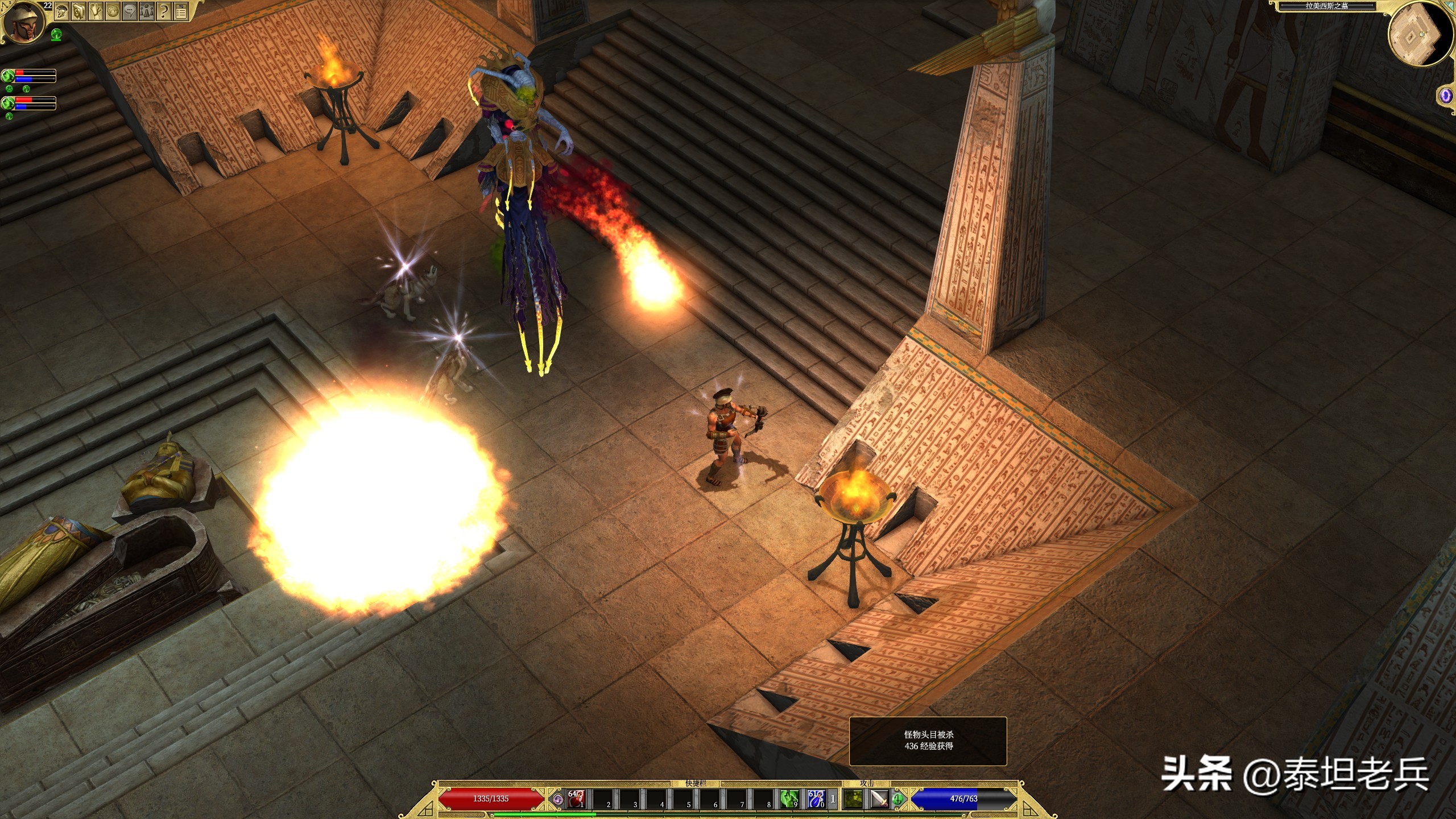Open the party members panel
Viewport: 1456px width, 819px height.
point(147,11)
